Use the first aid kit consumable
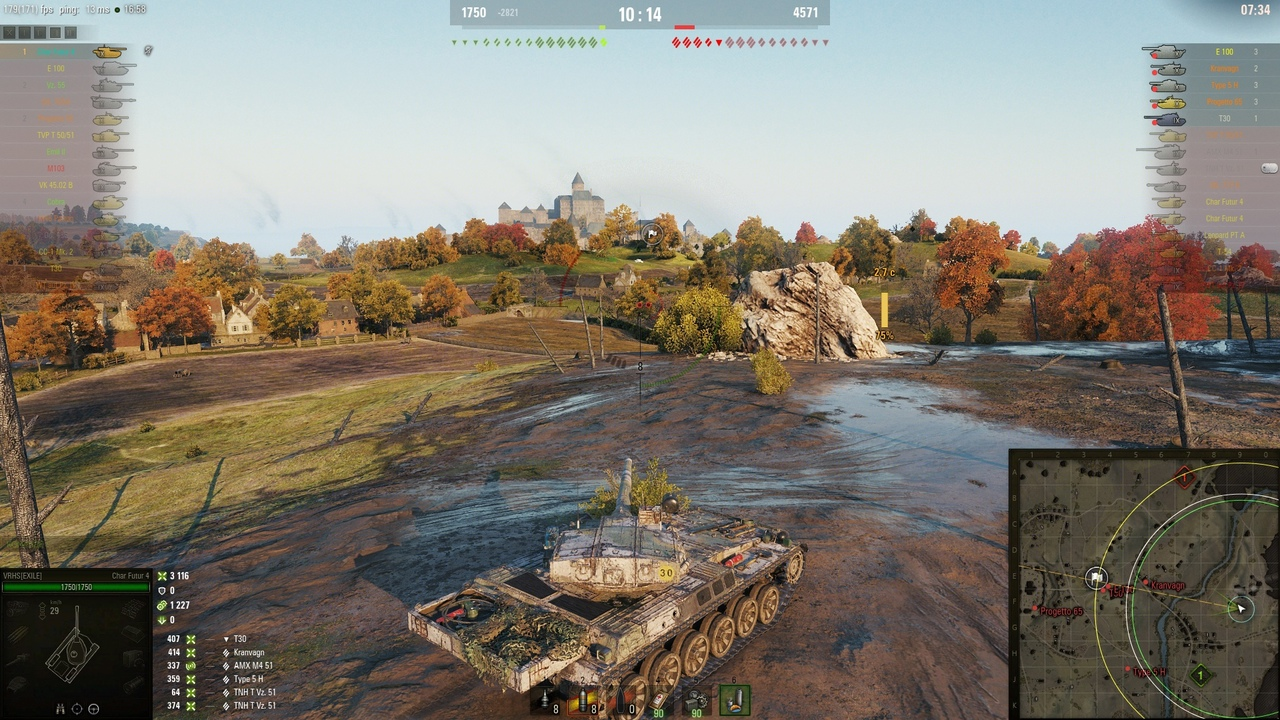 [658, 701]
